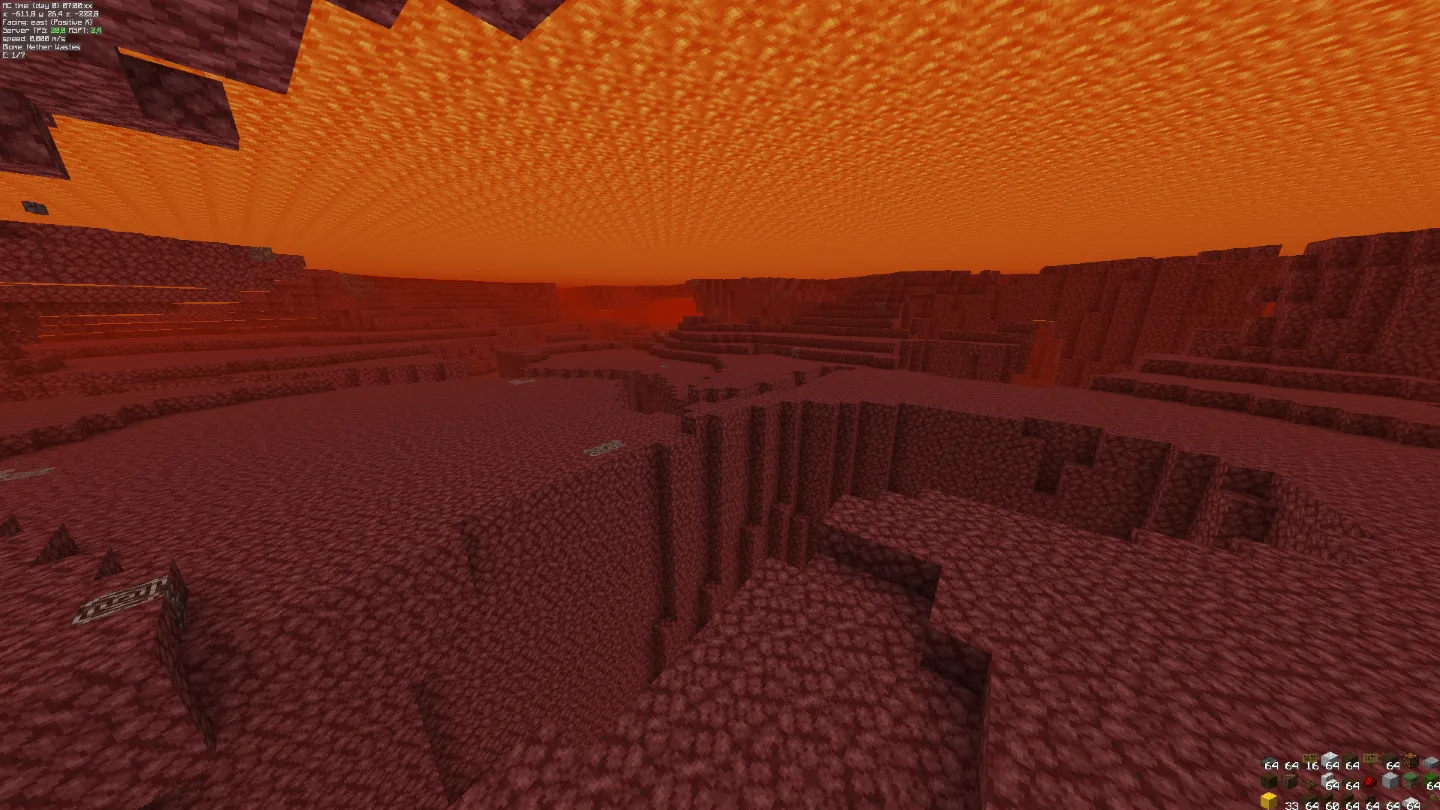Click the item stack showing 33

1291,800
